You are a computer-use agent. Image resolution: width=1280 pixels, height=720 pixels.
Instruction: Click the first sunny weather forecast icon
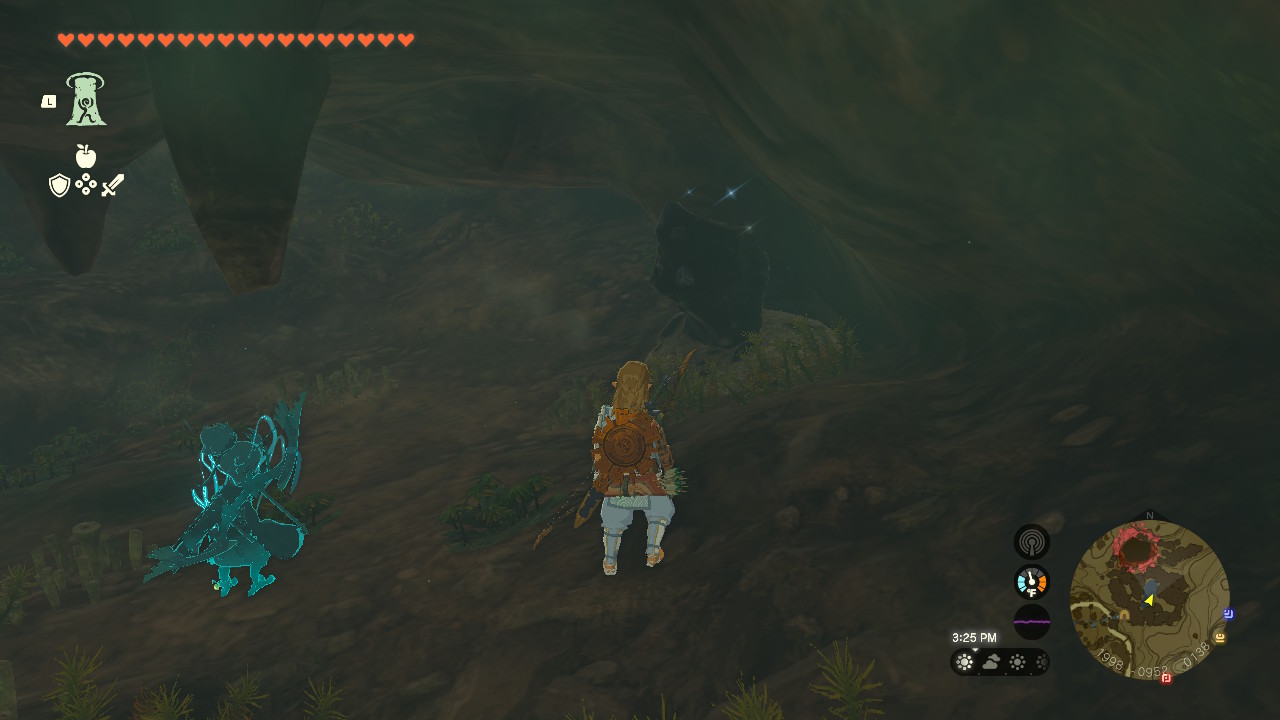click(964, 661)
